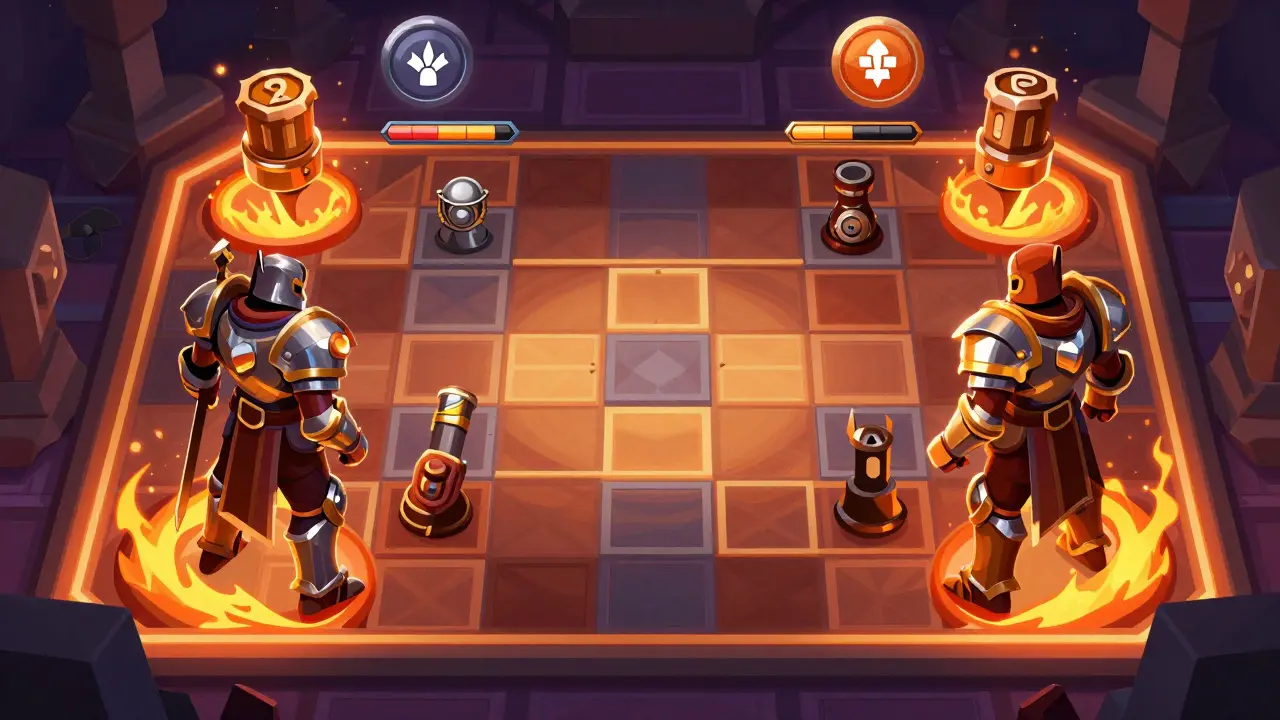Select the orange upgrade arrow ability icon
Image resolution: width=1280 pixels, height=720 pixels.
click(x=869, y=57)
